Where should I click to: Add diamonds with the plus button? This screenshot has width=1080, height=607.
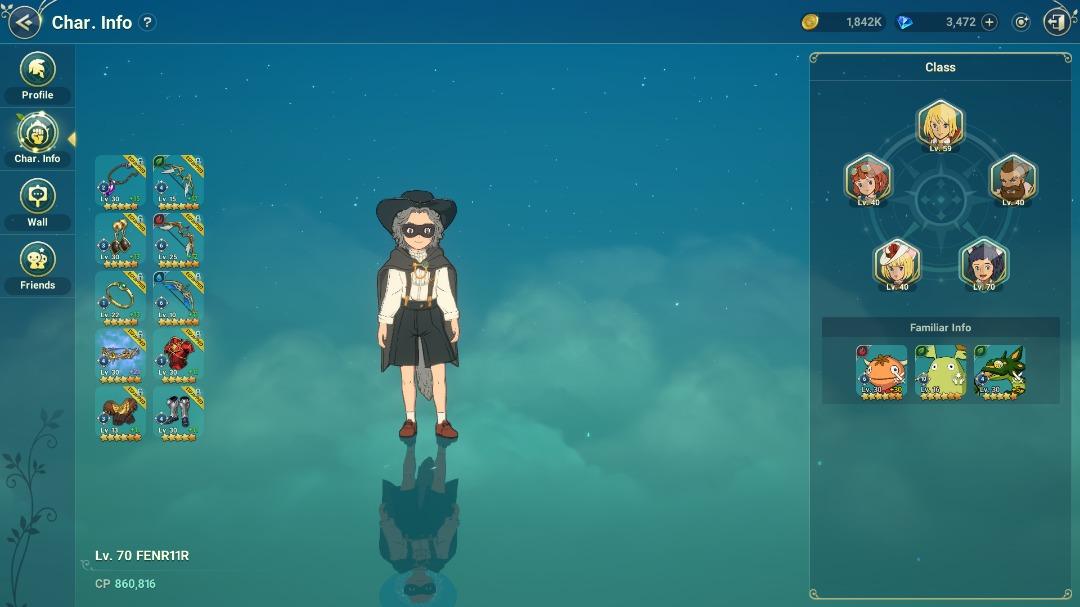(989, 22)
